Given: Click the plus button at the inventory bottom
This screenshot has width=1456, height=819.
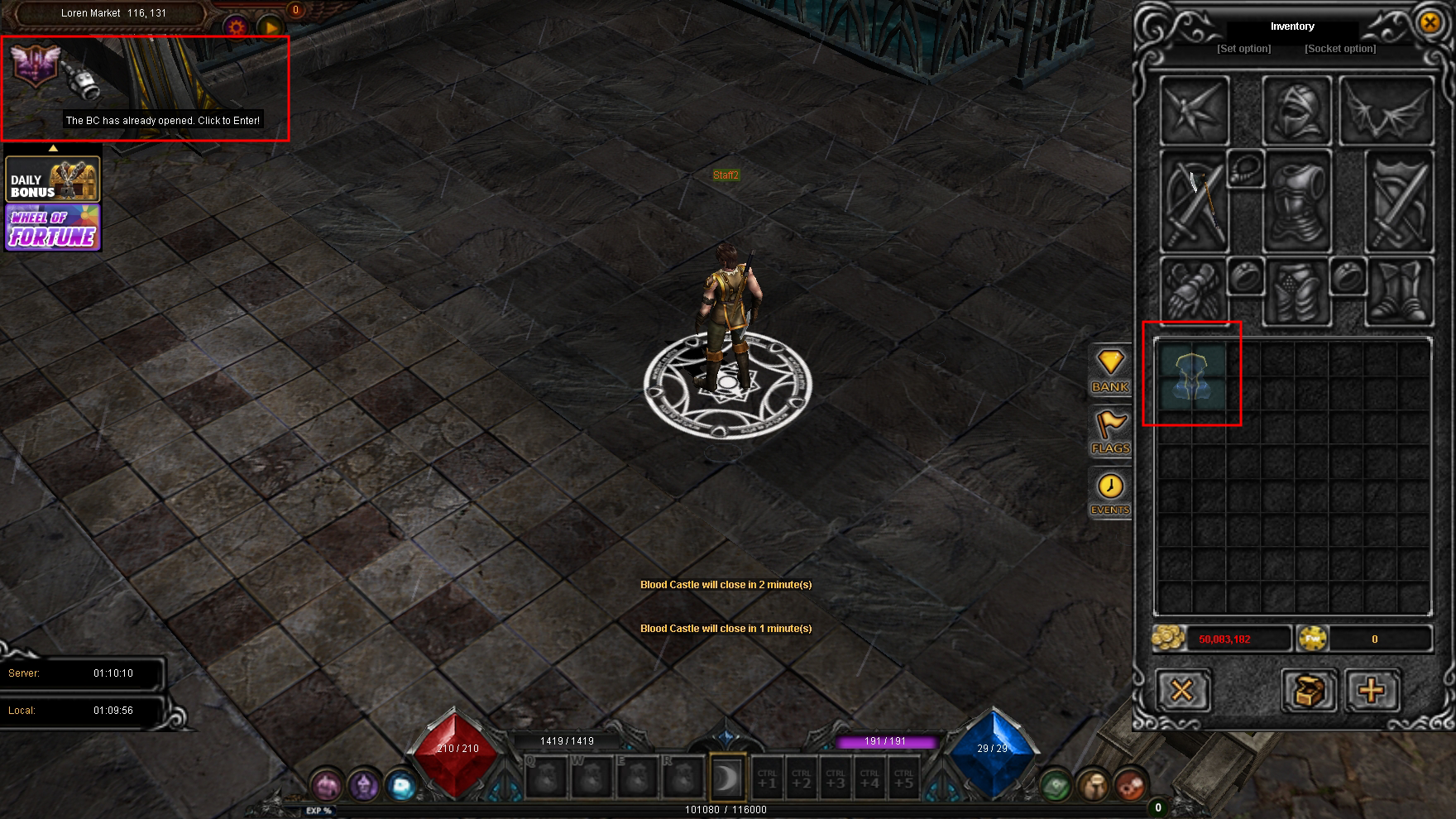Looking at the screenshot, I should pos(1372,690).
